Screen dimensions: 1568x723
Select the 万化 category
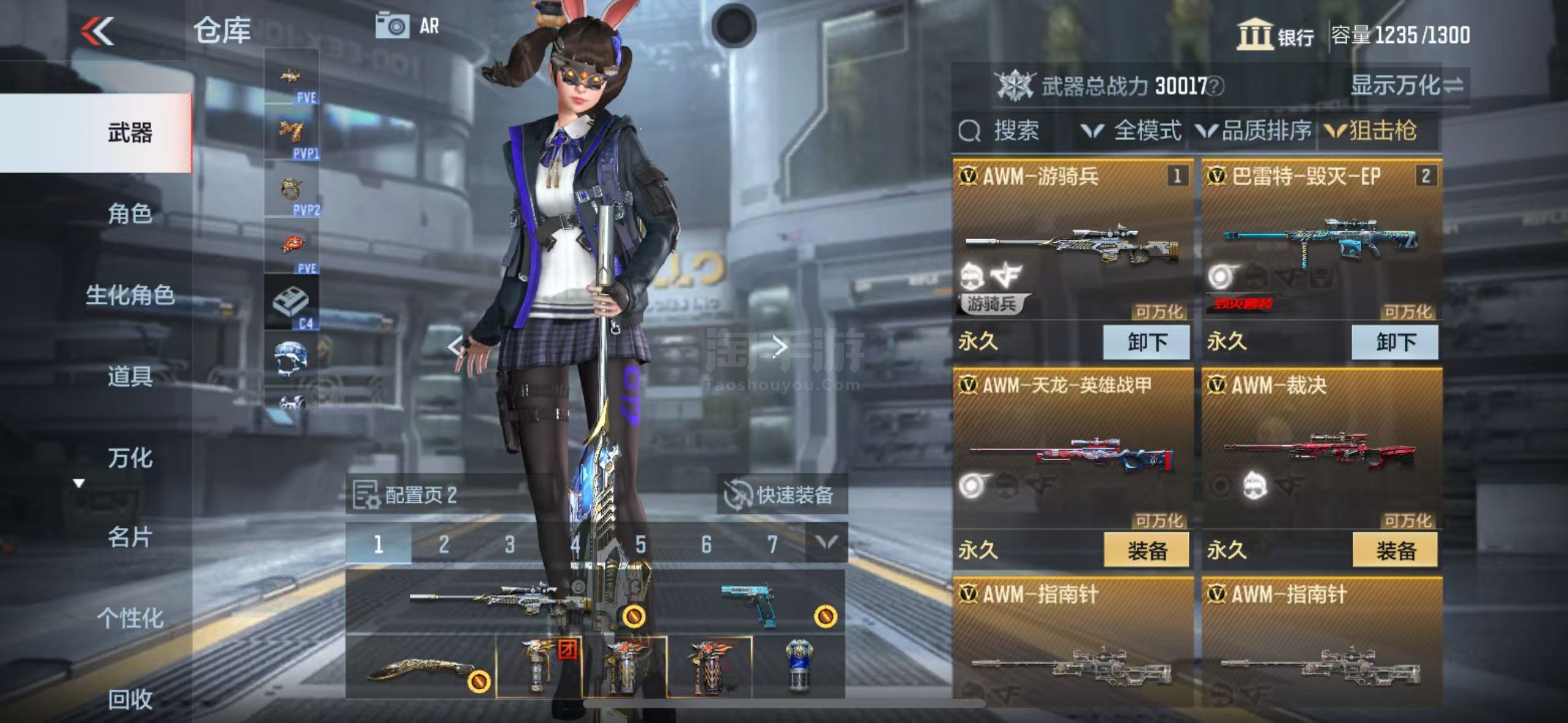click(x=129, y=458)
